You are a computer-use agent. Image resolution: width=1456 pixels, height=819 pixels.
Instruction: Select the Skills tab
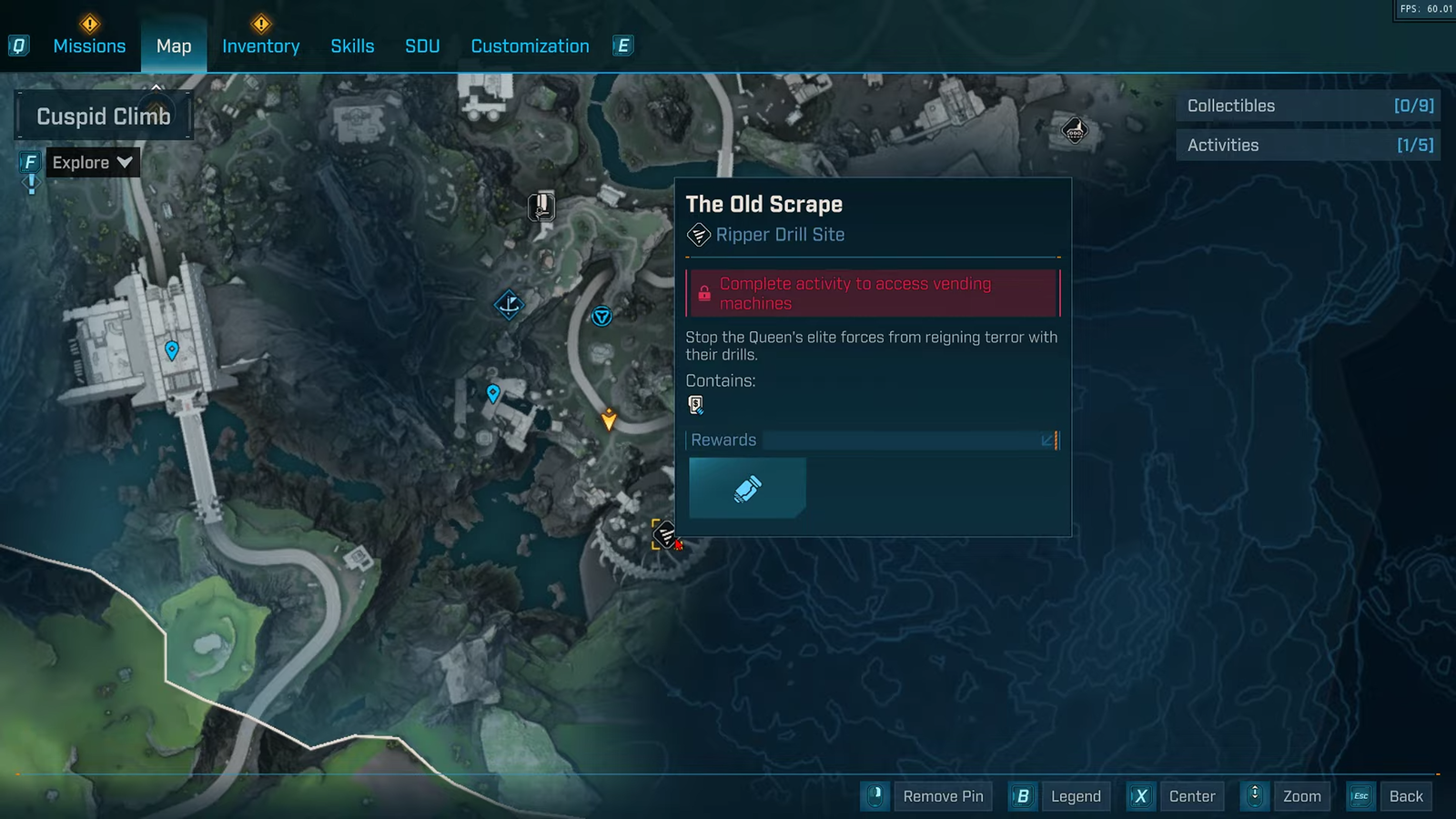[352, 46]
